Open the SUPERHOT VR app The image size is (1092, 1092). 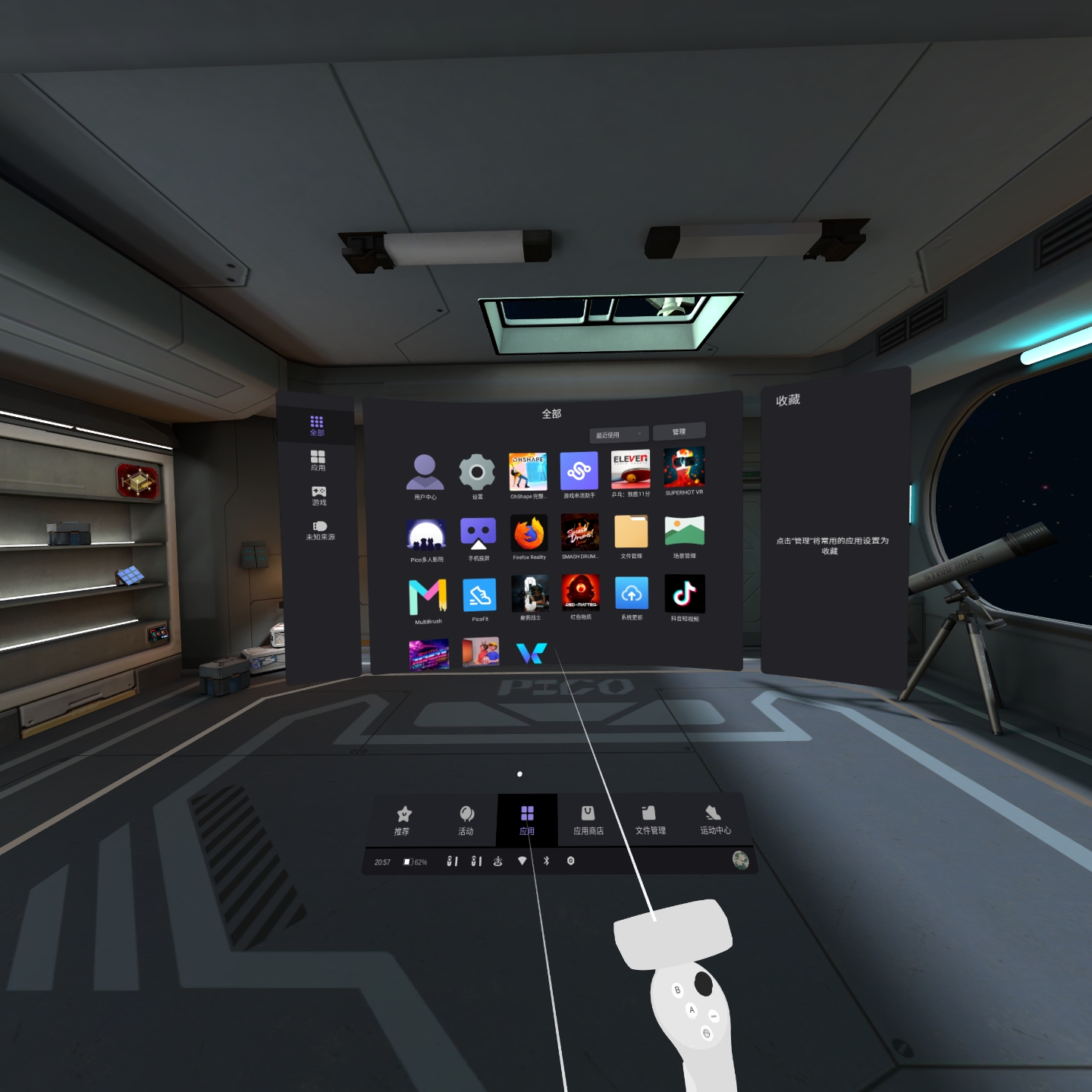coord(684,470)
